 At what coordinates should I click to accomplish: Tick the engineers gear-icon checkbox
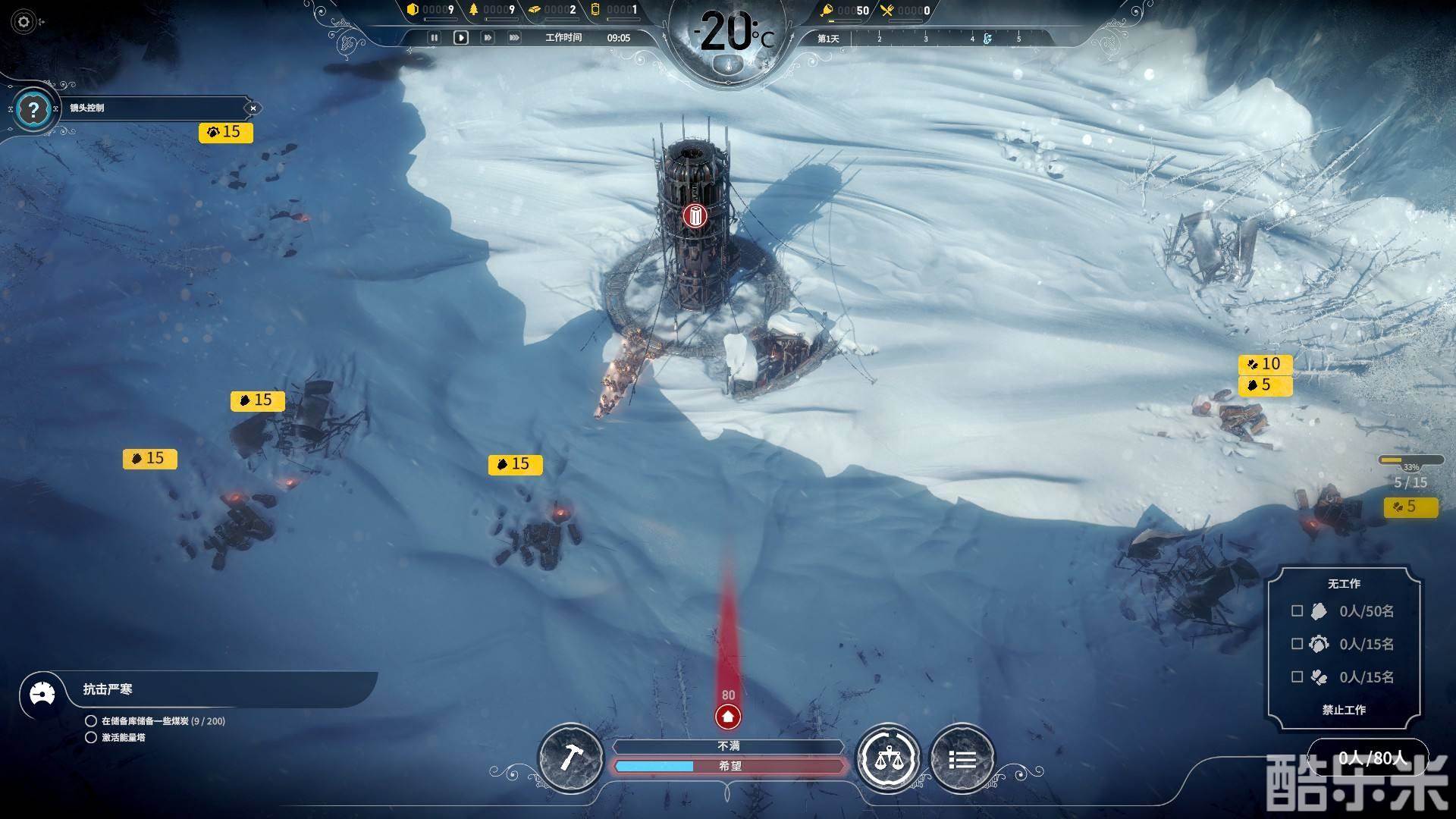point(1297,644)
